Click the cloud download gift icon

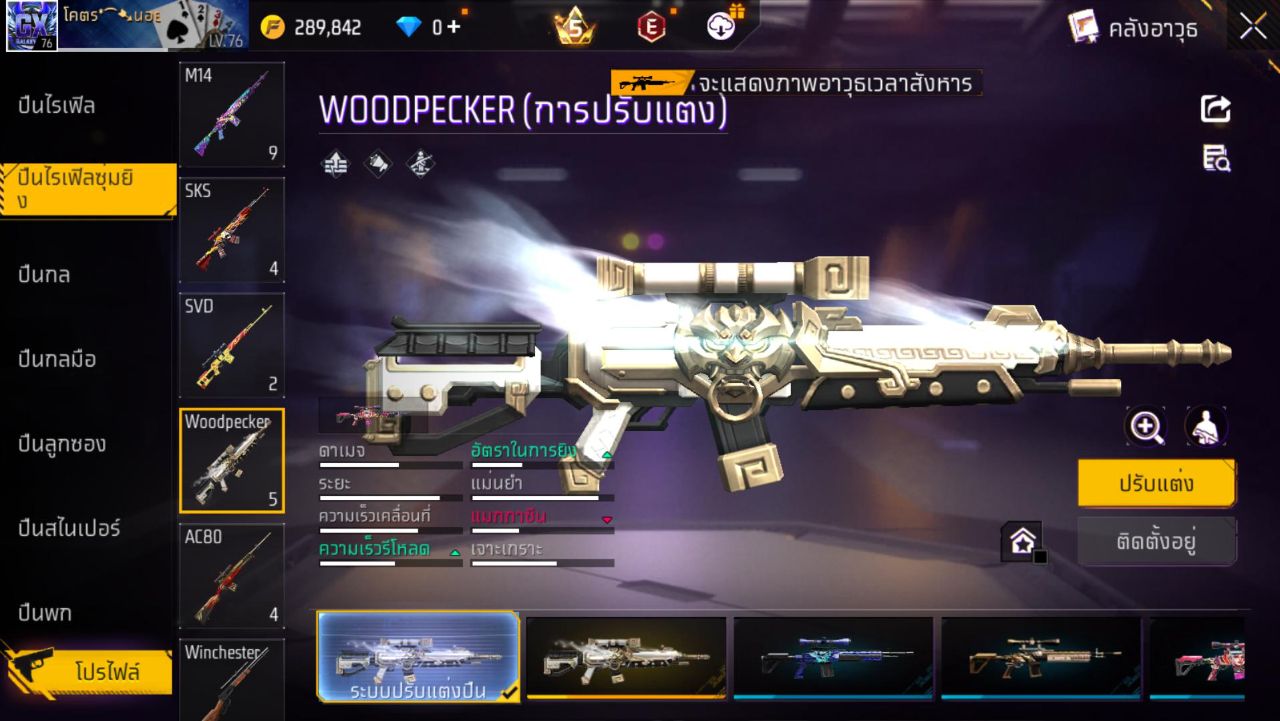(721, 27)
